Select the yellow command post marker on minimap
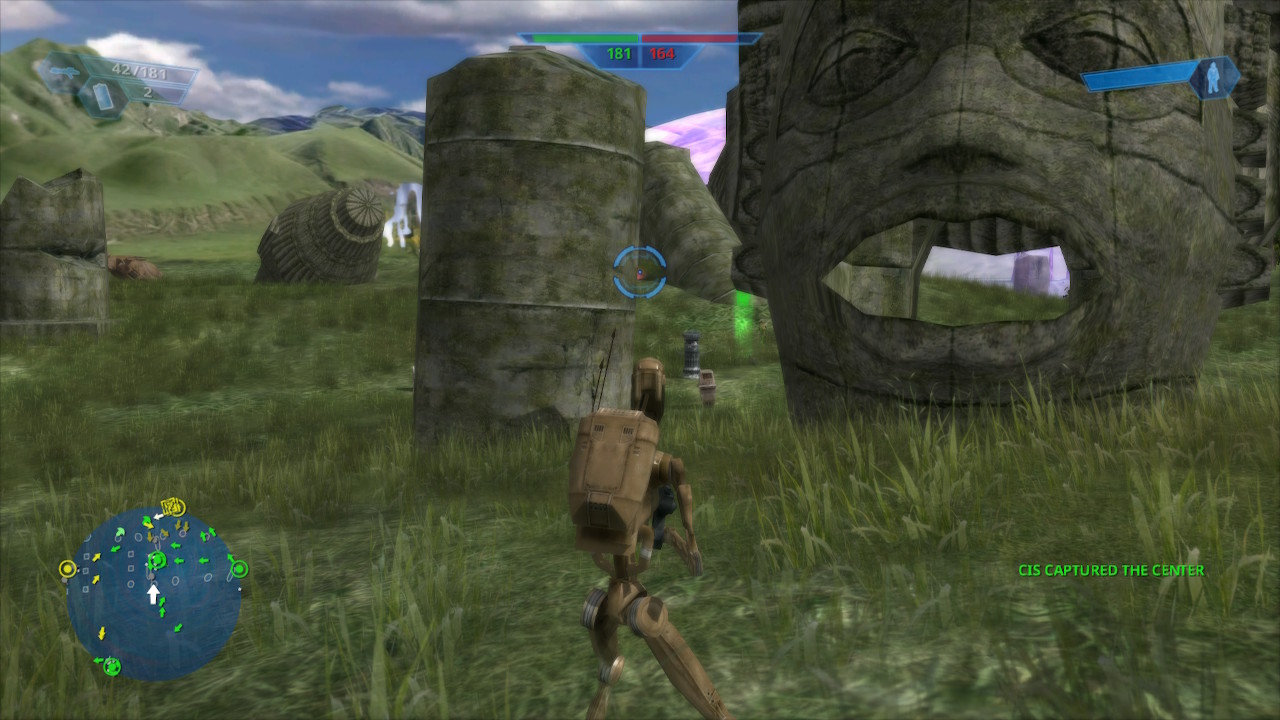Screen dimensions: 1280x720 coord(67,569)
